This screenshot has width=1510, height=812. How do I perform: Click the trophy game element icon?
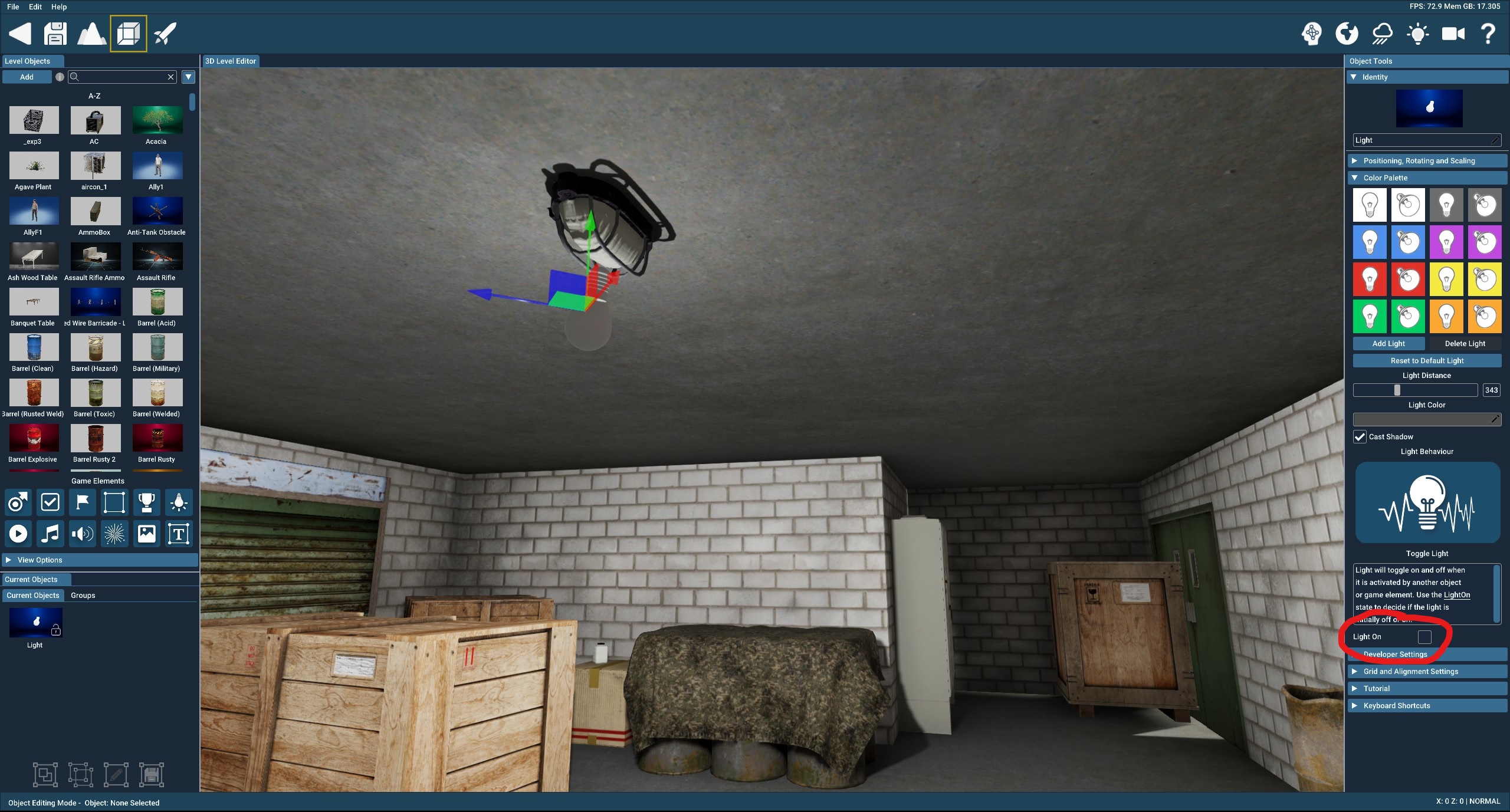146,502
